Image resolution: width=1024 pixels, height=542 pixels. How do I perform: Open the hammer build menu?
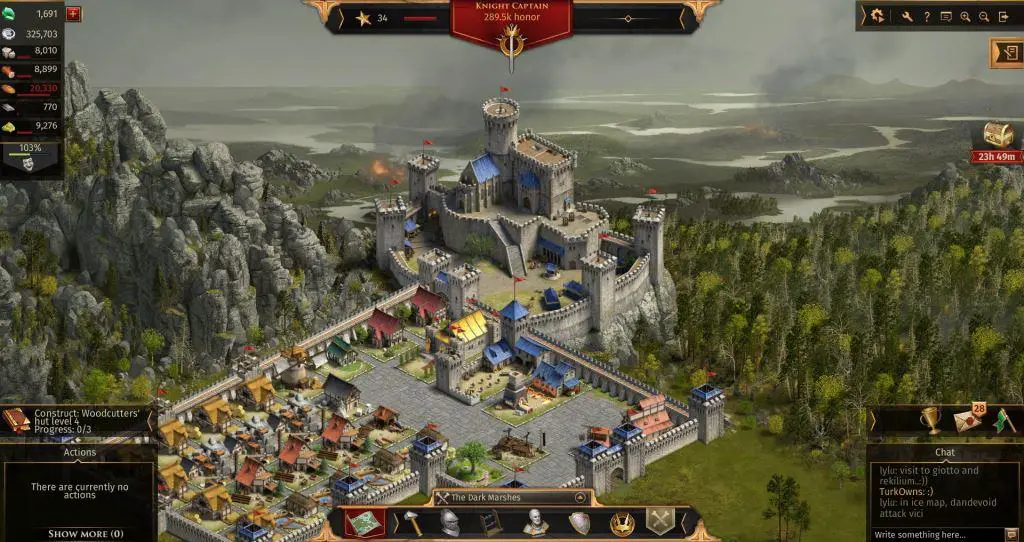point(411,522)
